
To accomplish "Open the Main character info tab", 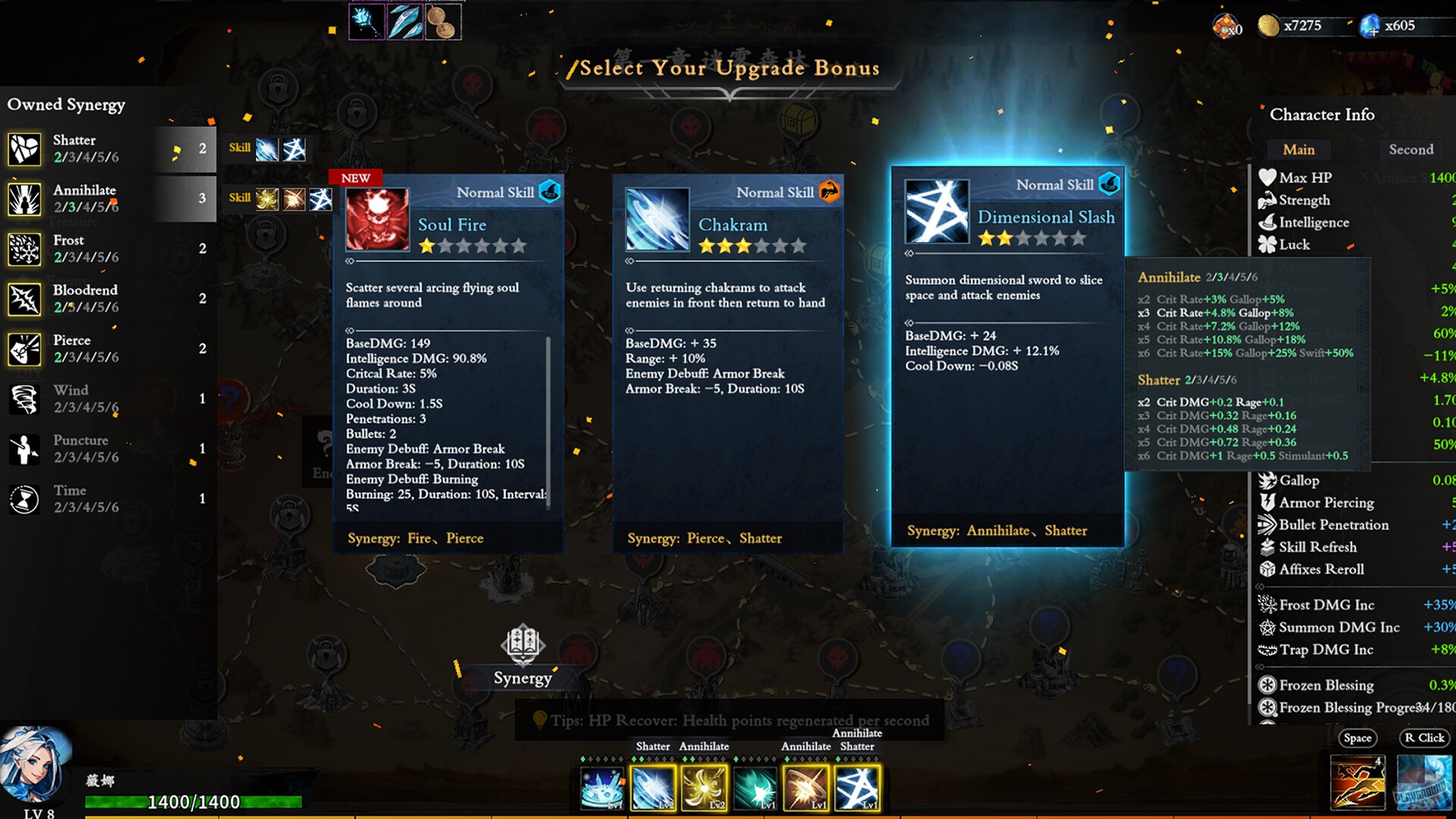I will click(1298, 149).
